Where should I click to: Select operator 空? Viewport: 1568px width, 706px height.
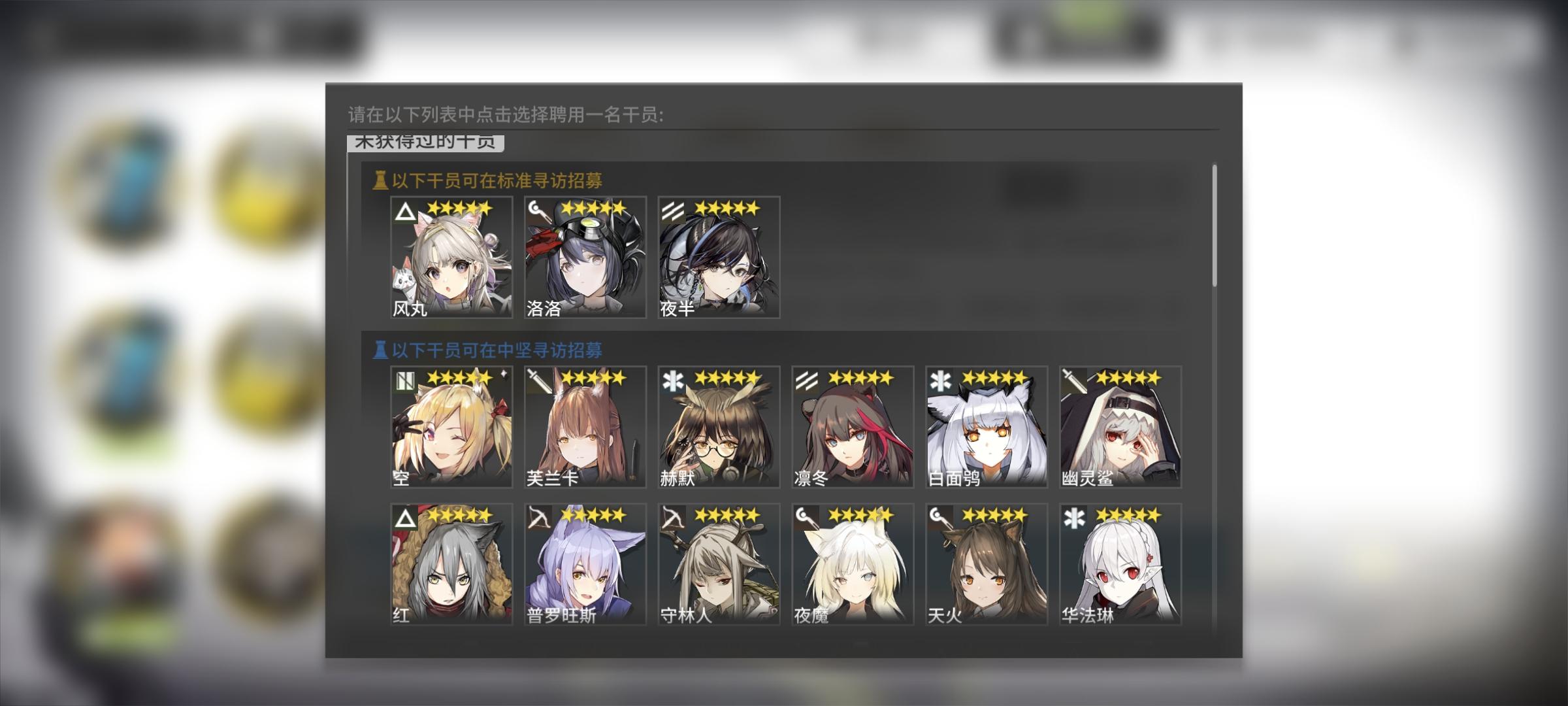tap(451, 428)
